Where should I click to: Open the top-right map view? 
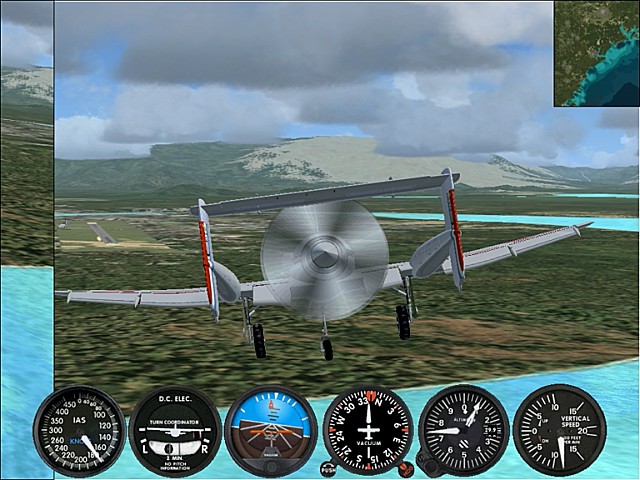tap(597, 53)
